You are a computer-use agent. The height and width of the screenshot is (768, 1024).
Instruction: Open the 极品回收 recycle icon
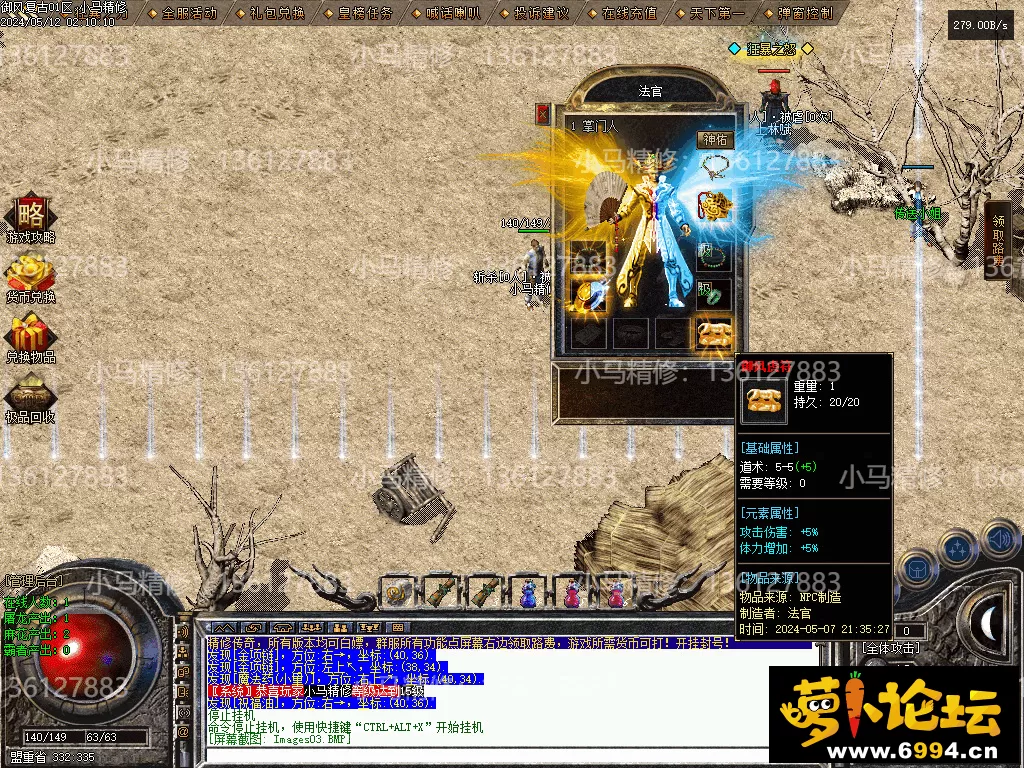(30, 394)
